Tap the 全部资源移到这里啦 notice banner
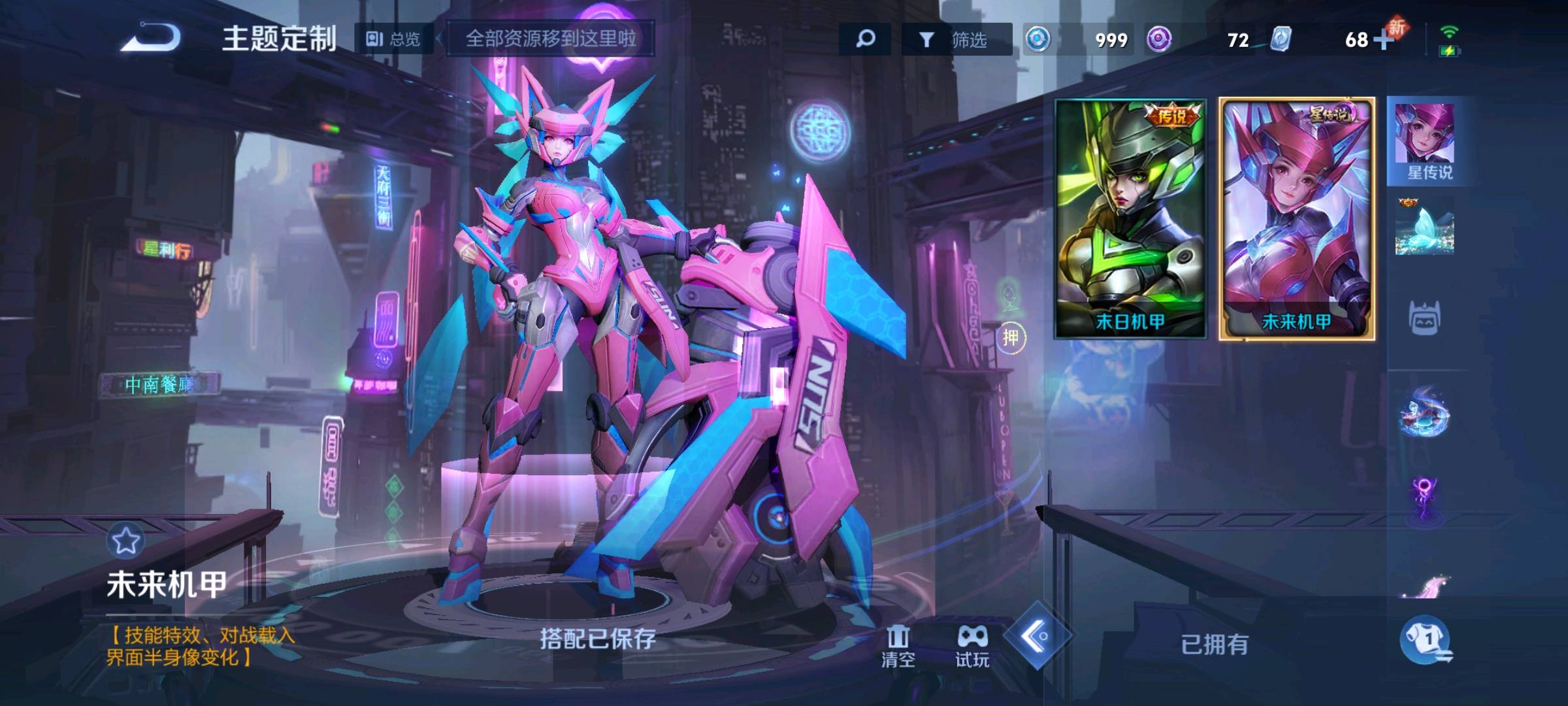The image size is (1568, 706). 550,39
